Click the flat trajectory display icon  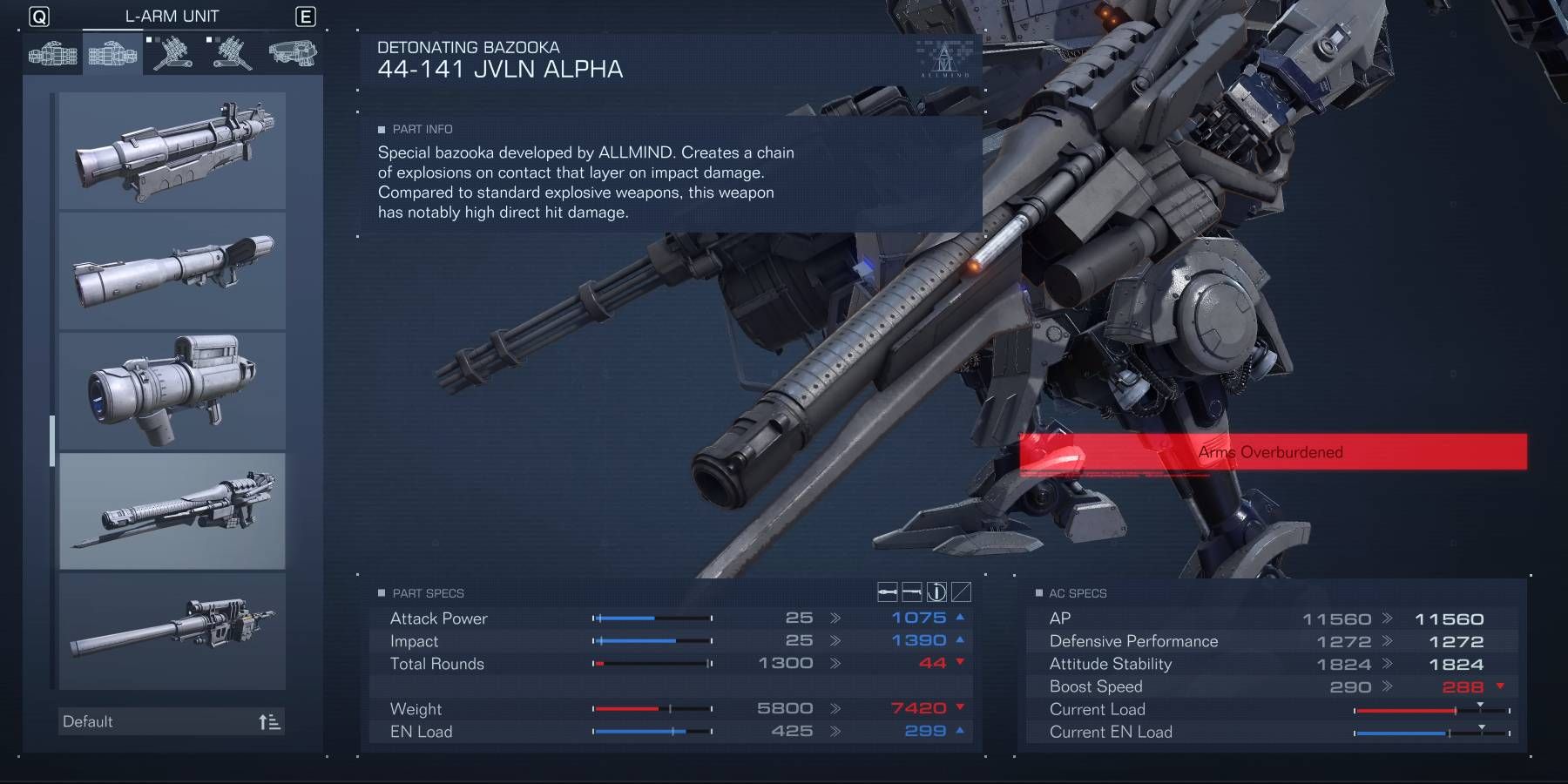tap(911, 592)
